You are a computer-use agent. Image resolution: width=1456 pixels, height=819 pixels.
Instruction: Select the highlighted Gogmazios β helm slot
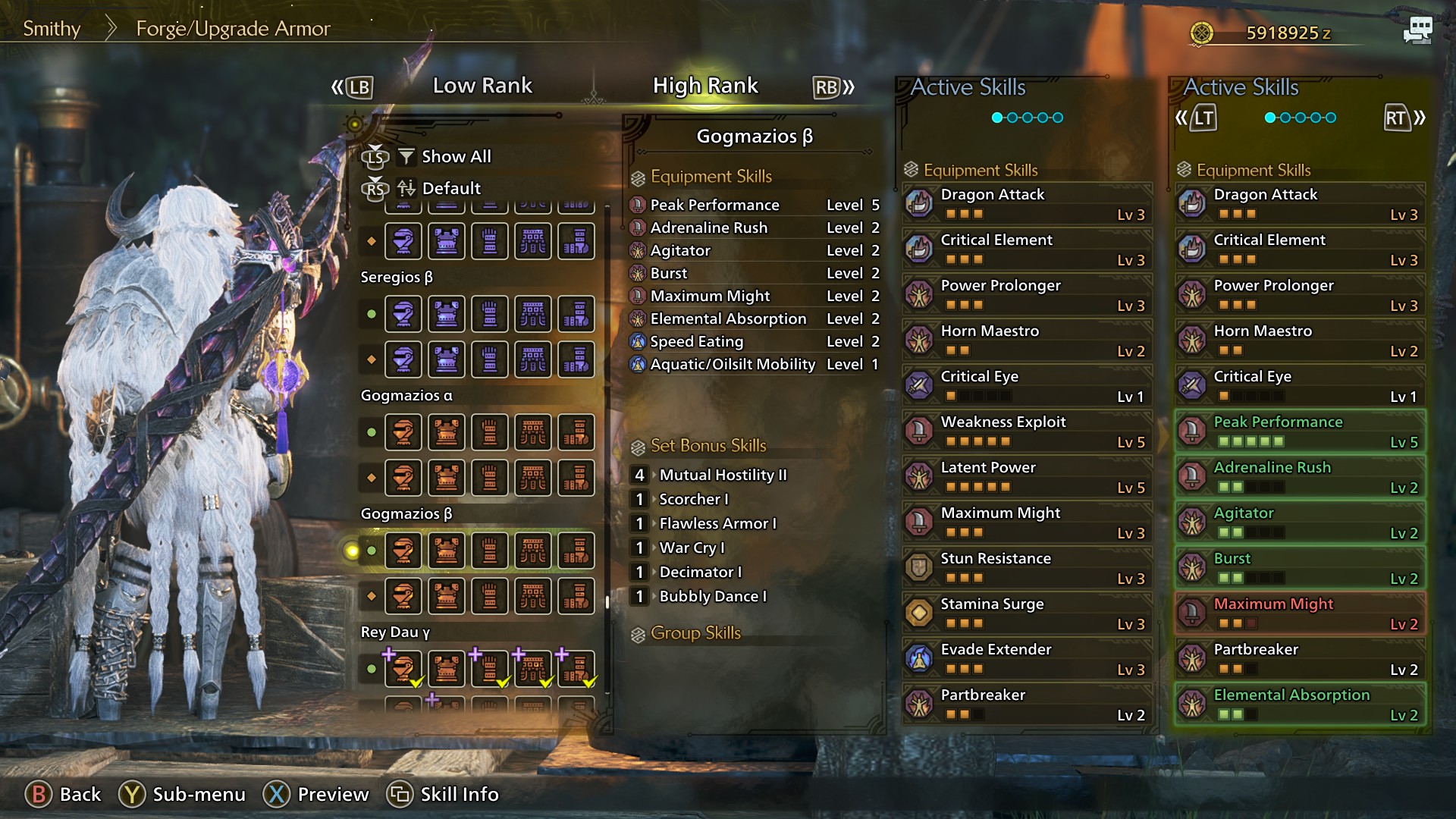pos(403,551)
